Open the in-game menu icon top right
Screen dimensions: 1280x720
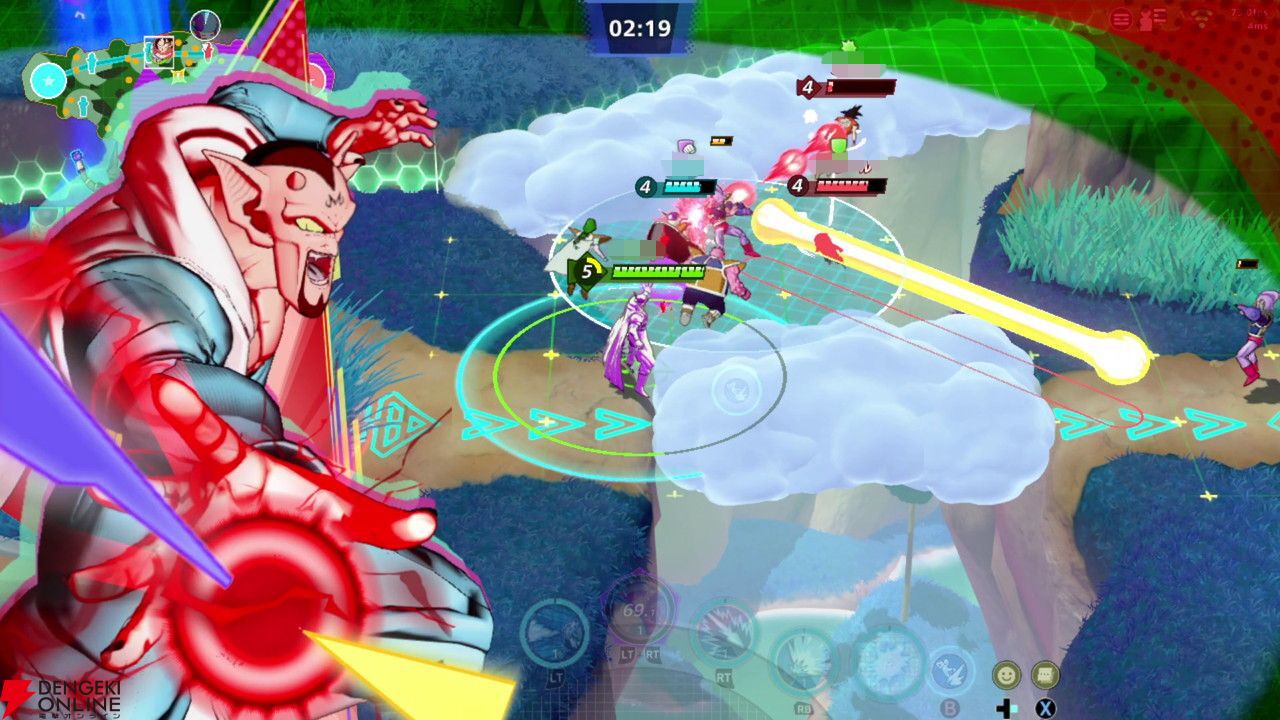(x=1121, y=17)
